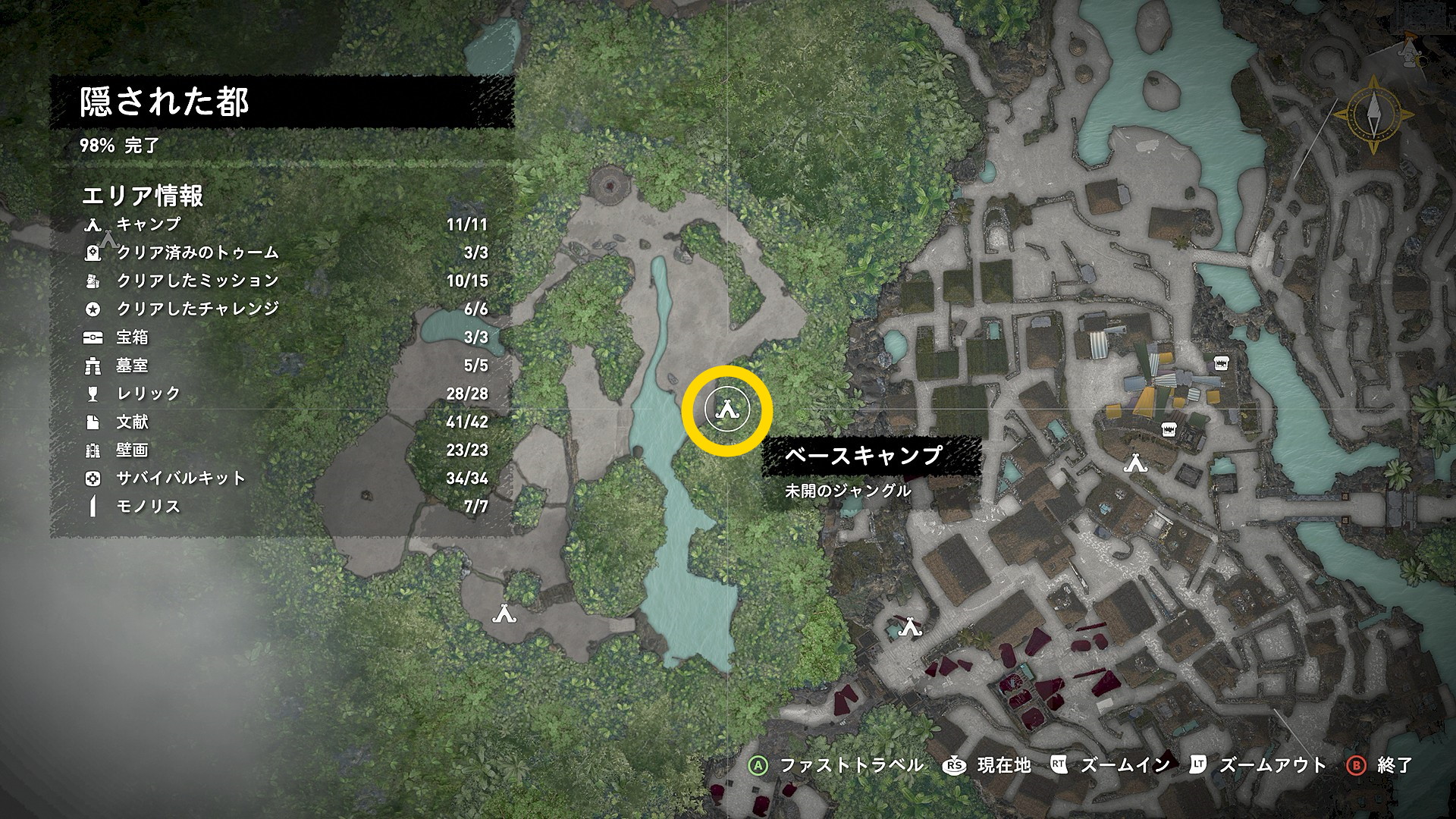
Task: Choose the クリア済みのトゥーム legend entry
Action: pos(284,253)
